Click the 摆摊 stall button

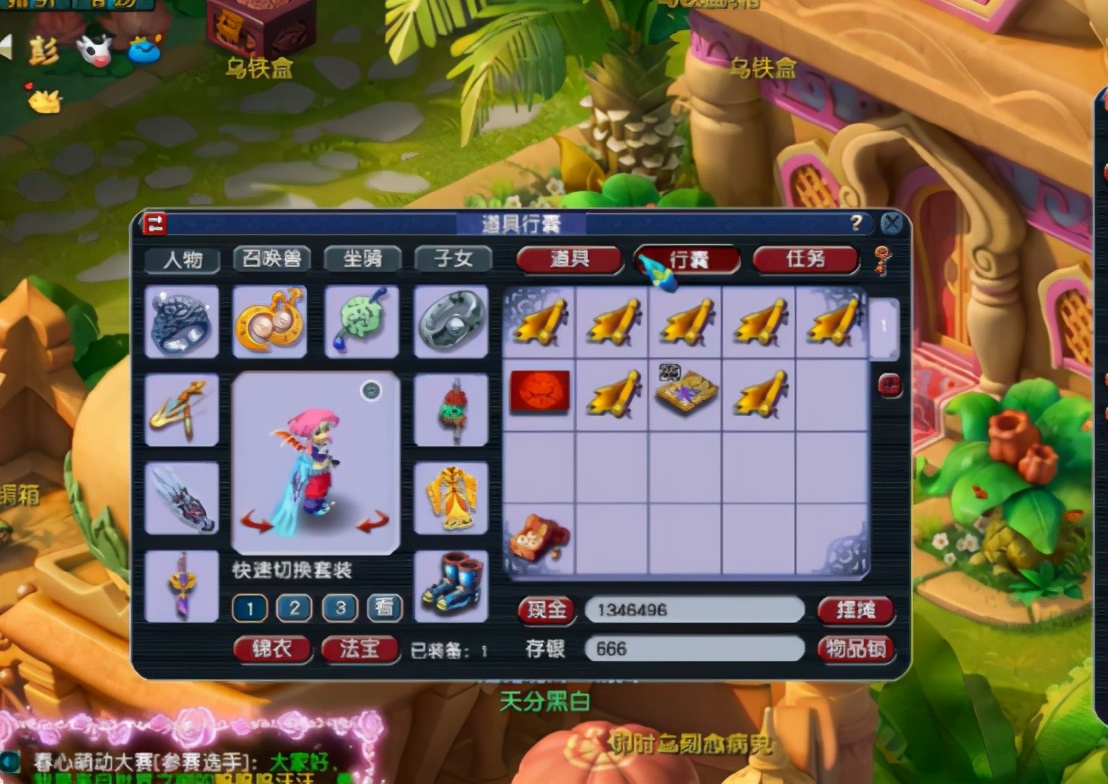coord(855,610)
